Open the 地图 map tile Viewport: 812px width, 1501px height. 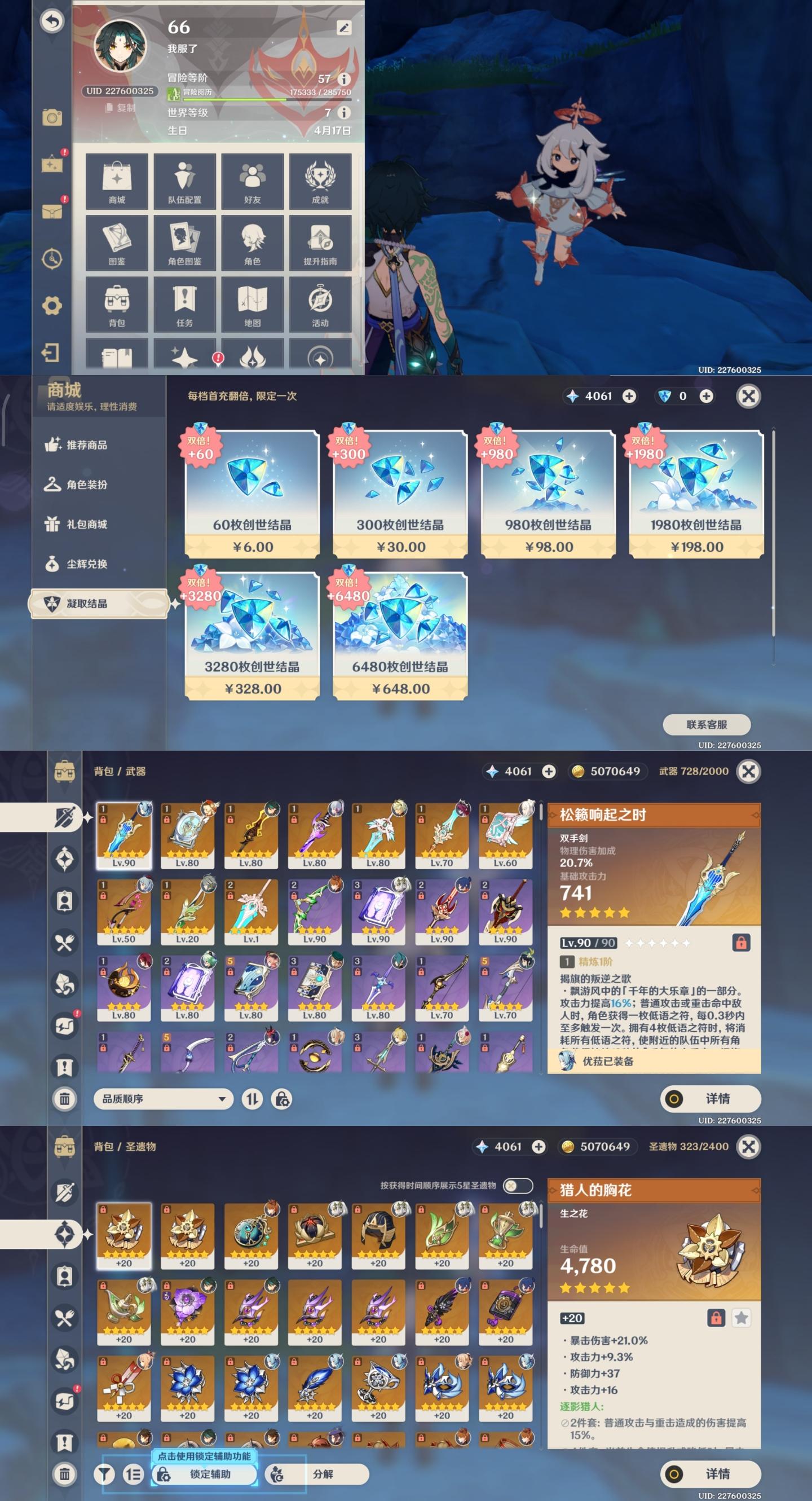click(x=252, y=304)
